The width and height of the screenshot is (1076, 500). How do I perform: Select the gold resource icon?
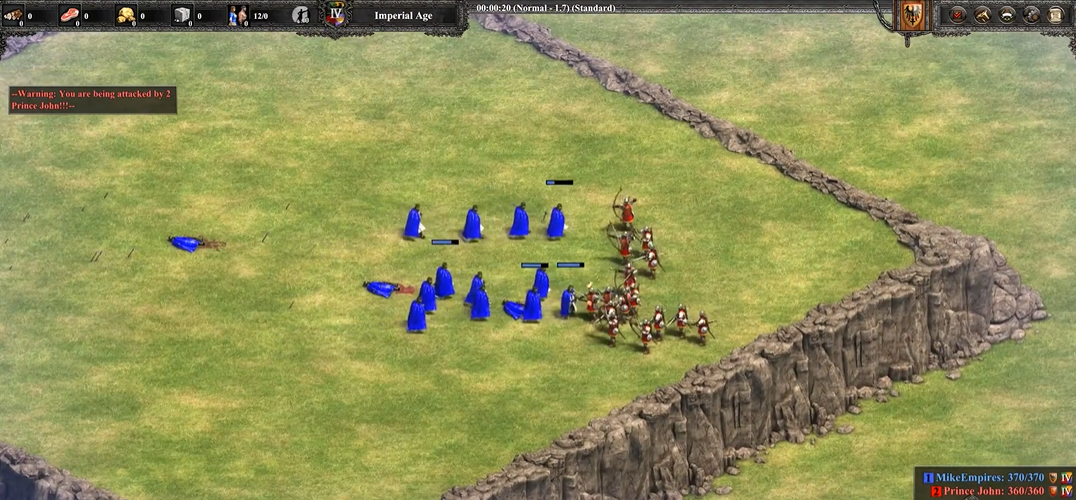coord(126,15)
